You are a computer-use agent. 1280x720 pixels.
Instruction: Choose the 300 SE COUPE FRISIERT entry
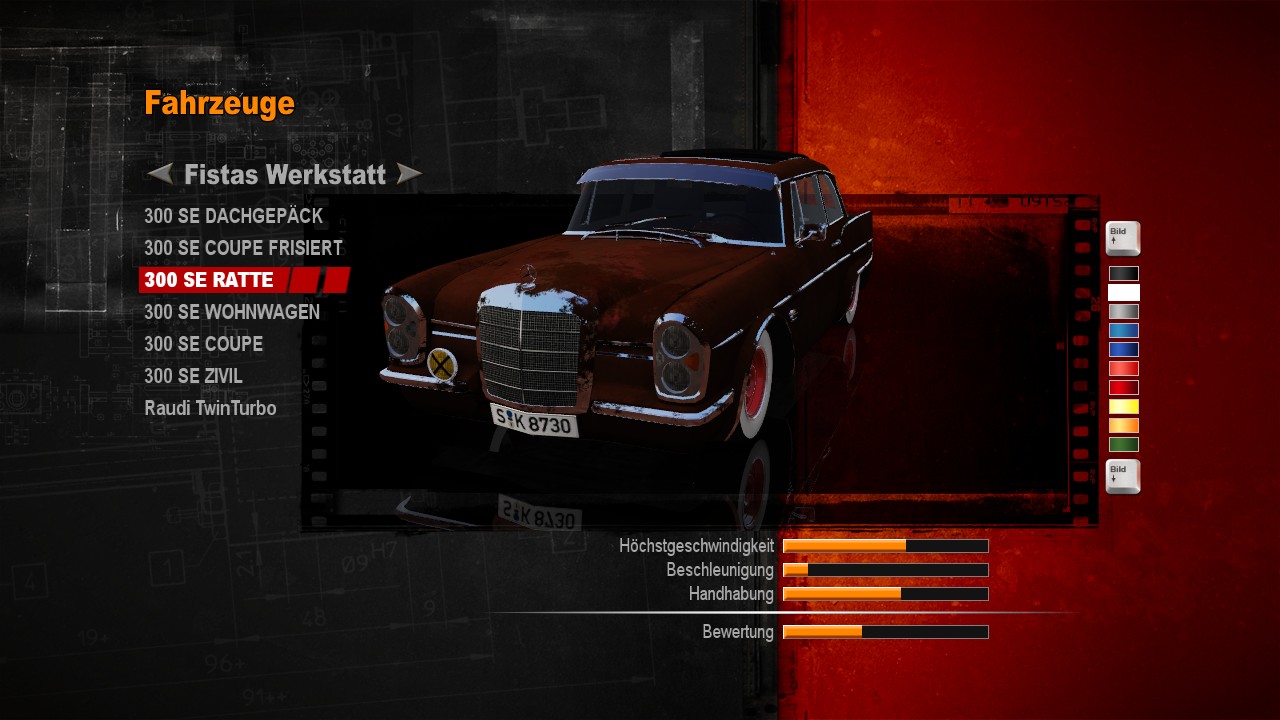(x=243, y=248)
